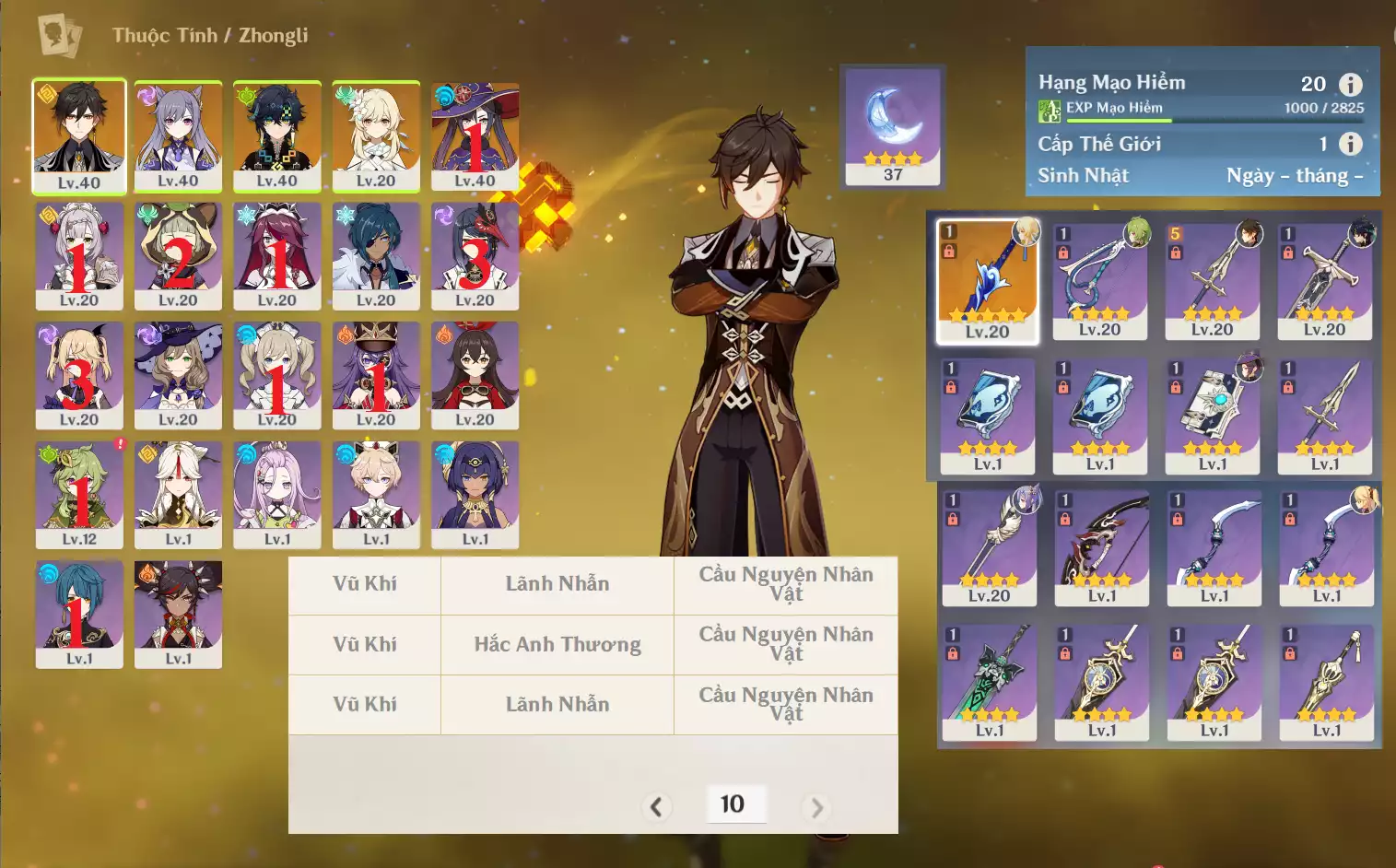Choose the Keqing portrait
Viewport: 1396px width, 868px height.
[178, 135]
